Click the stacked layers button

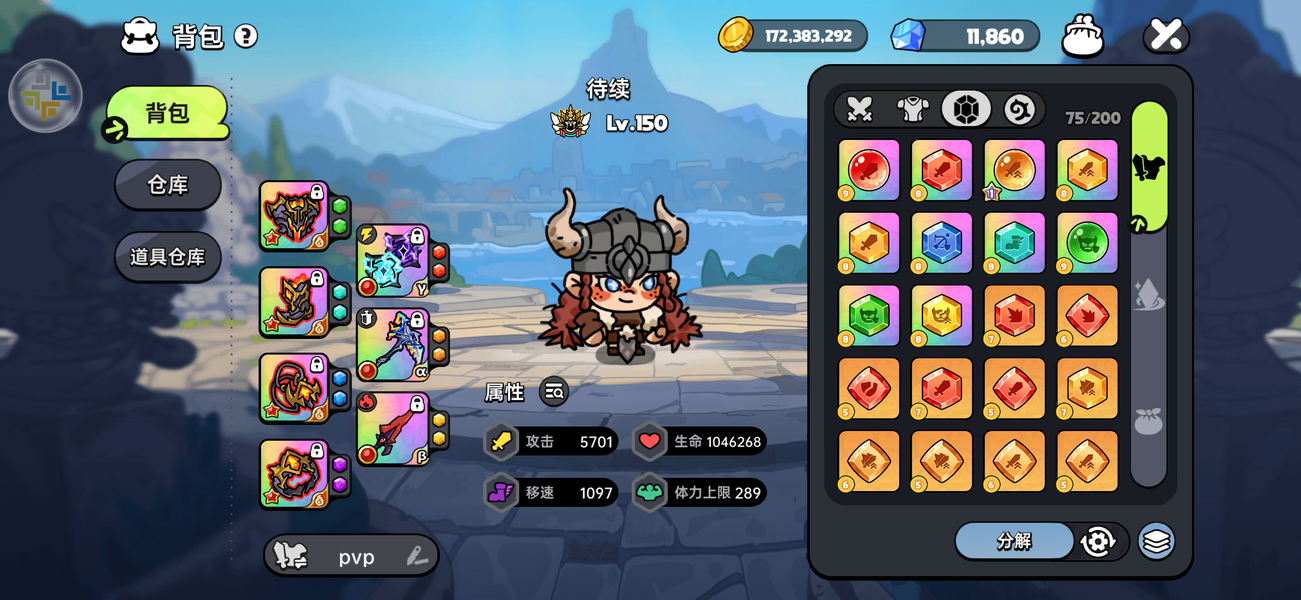(x=1157, y=541)
